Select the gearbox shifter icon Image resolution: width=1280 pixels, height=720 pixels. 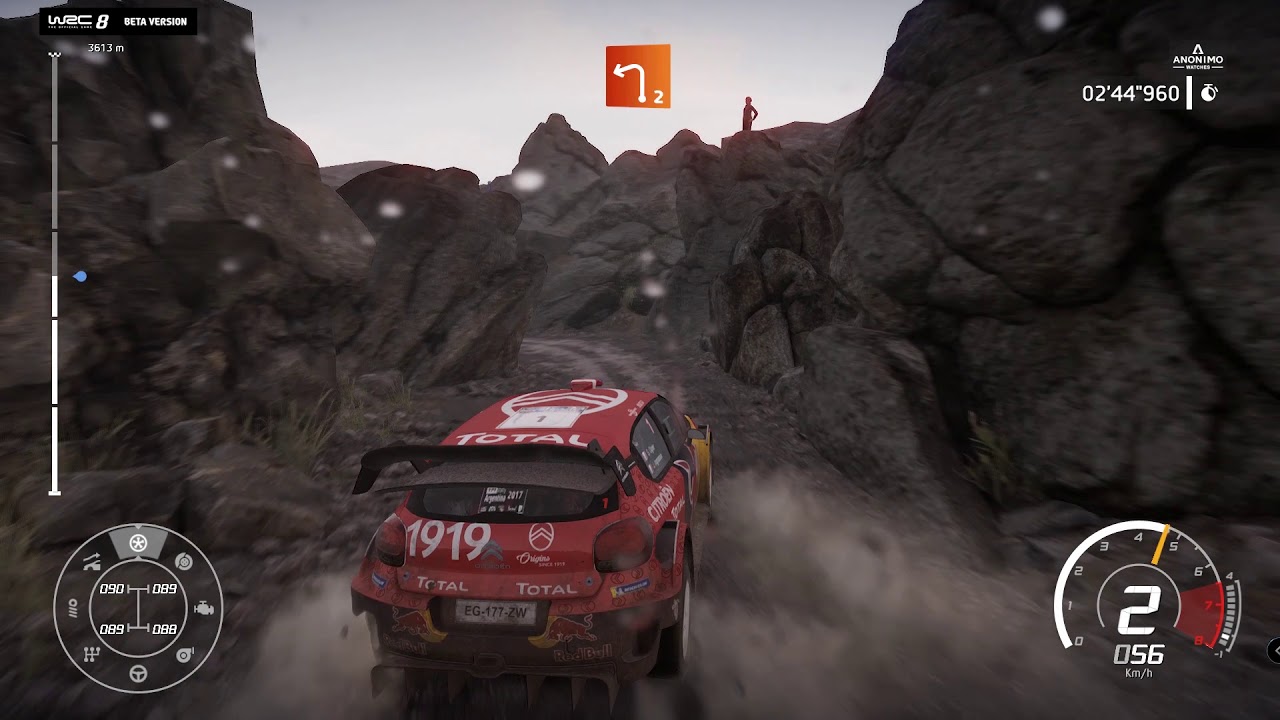(x=92, y=654)
